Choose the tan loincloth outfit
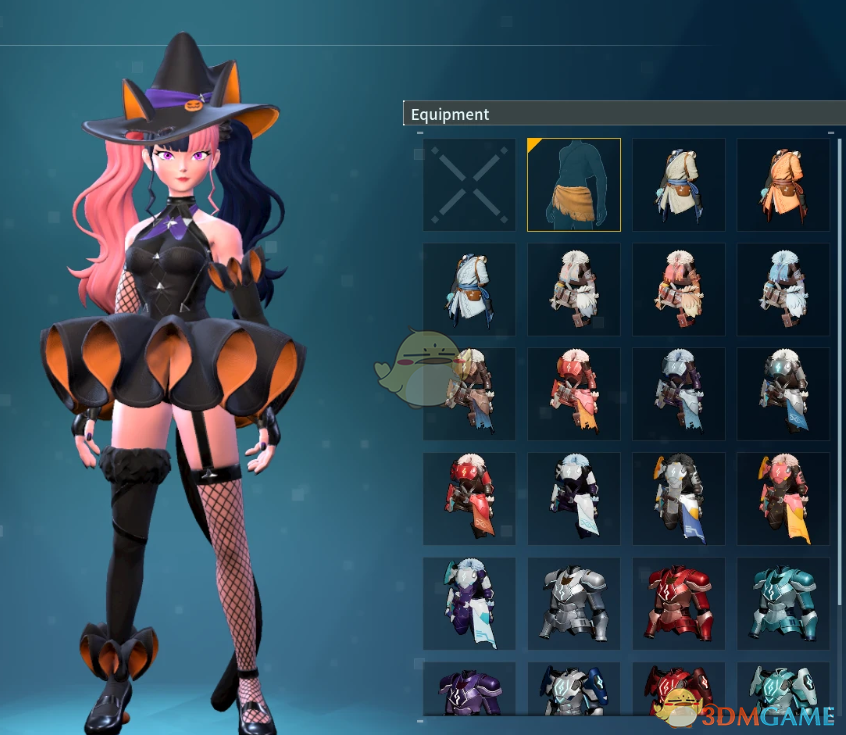This screenshot has width=846, height=735. pos(574,185)
